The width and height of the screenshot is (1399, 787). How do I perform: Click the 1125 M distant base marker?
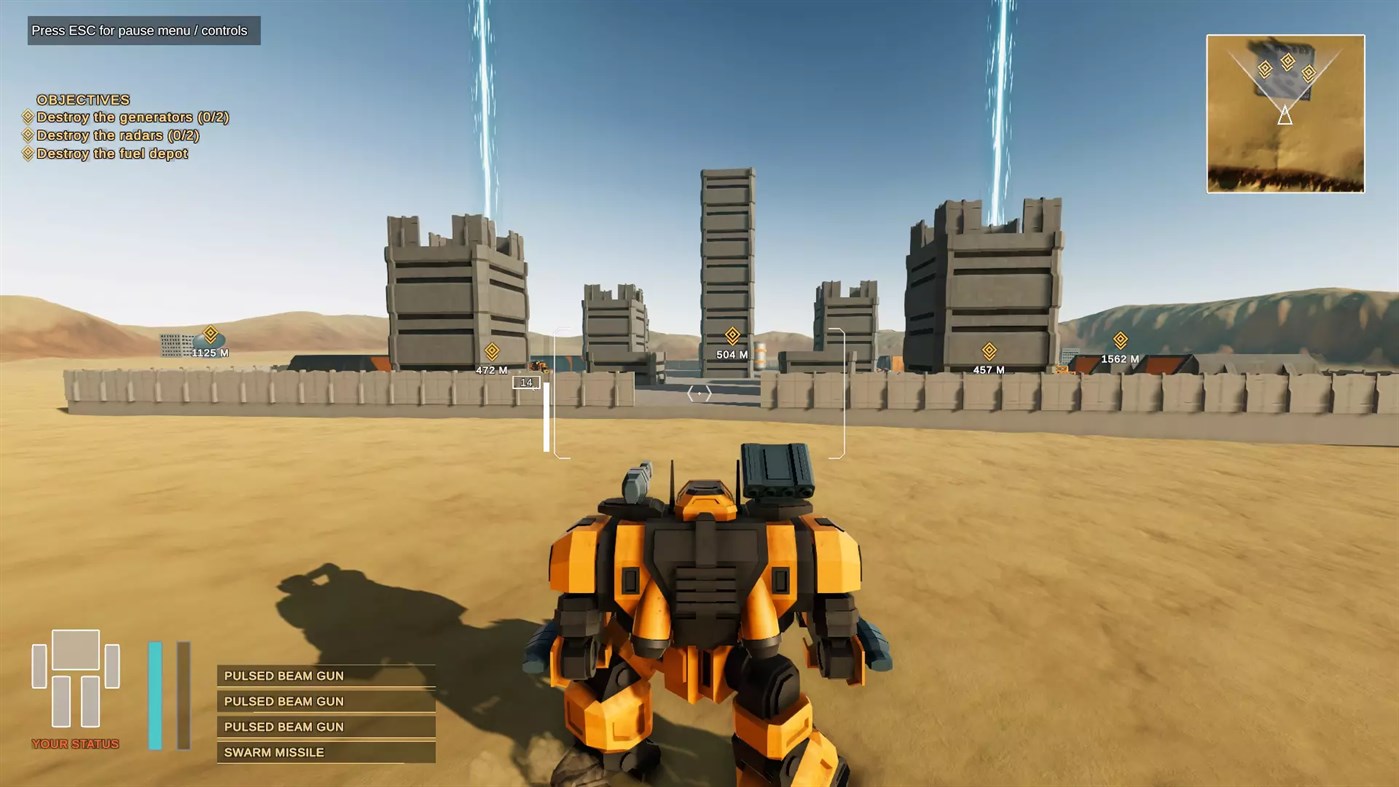[210, 335]
